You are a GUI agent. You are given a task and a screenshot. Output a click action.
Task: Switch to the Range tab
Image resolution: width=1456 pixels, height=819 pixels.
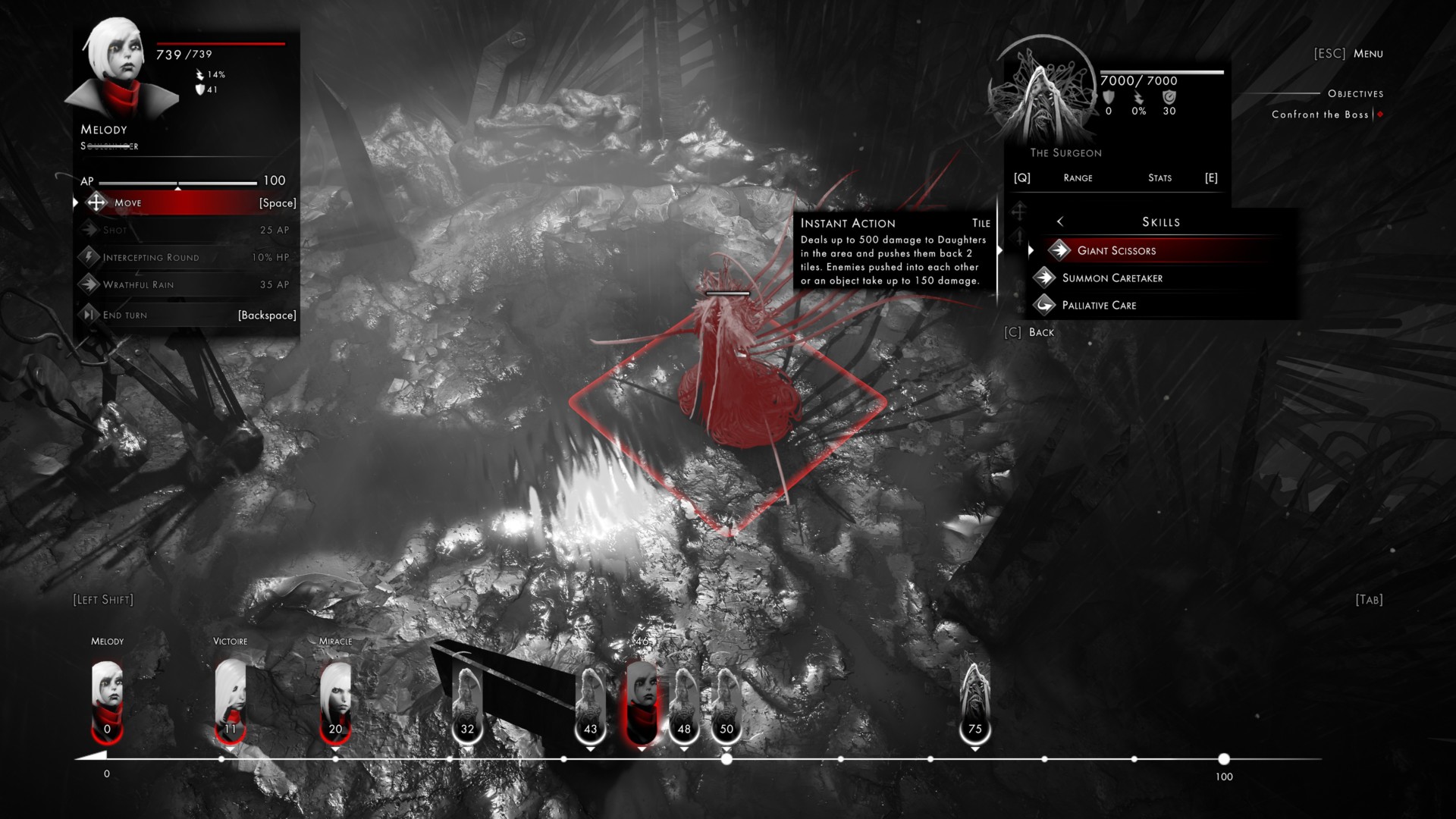click(1078, 177)
